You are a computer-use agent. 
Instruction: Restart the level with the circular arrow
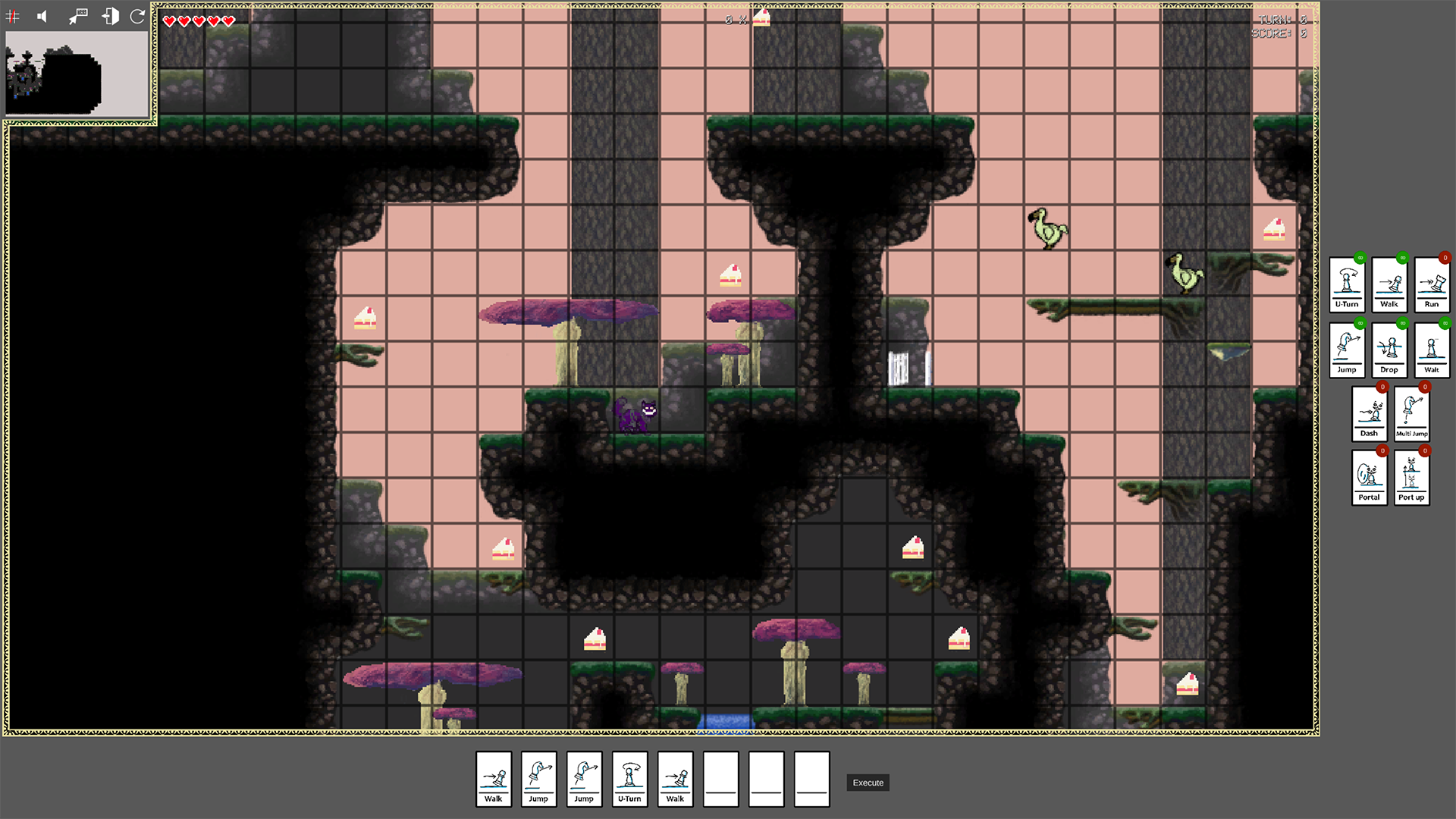click(137, 17)
